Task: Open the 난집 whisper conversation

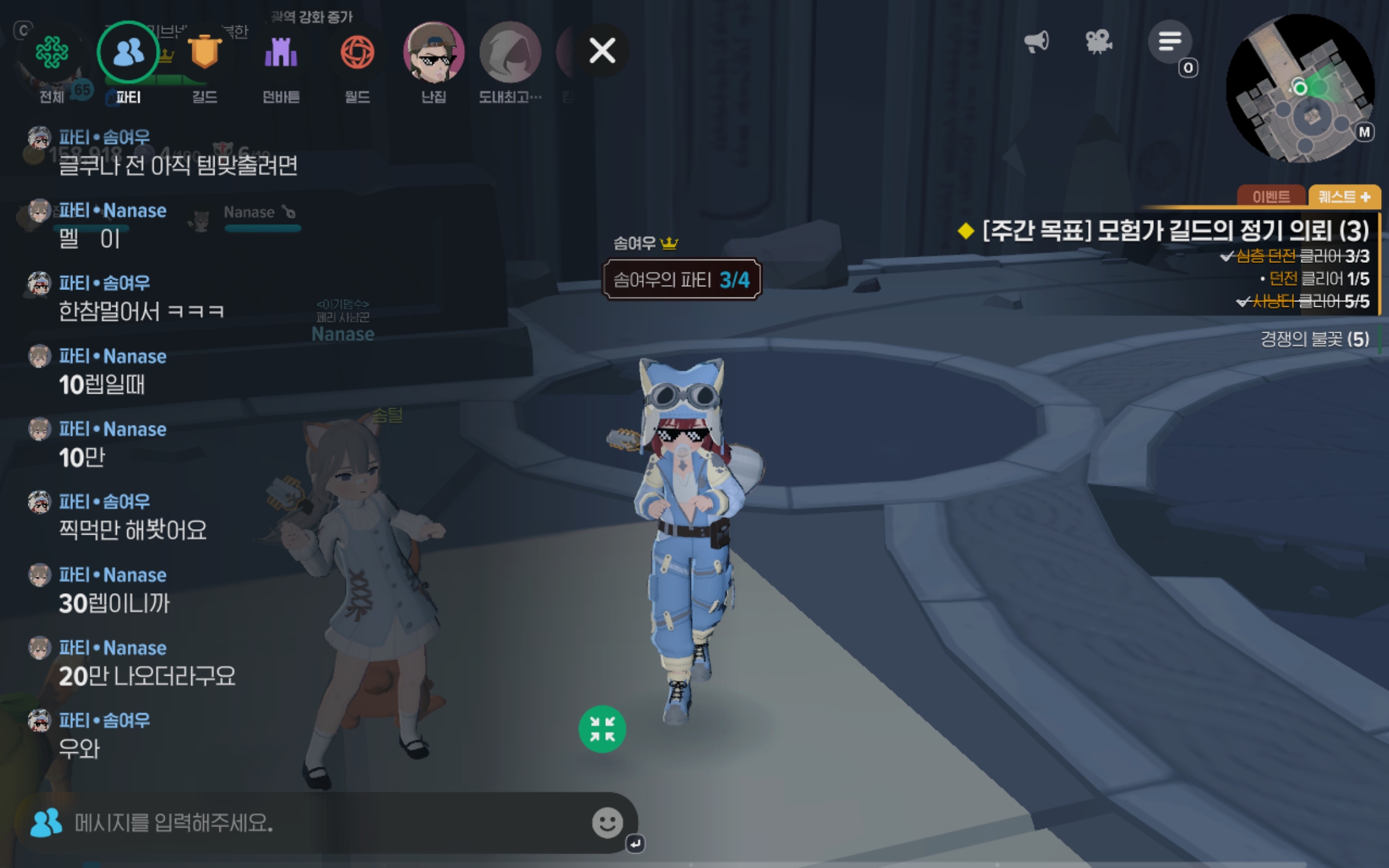Action: tap(433, 54)
